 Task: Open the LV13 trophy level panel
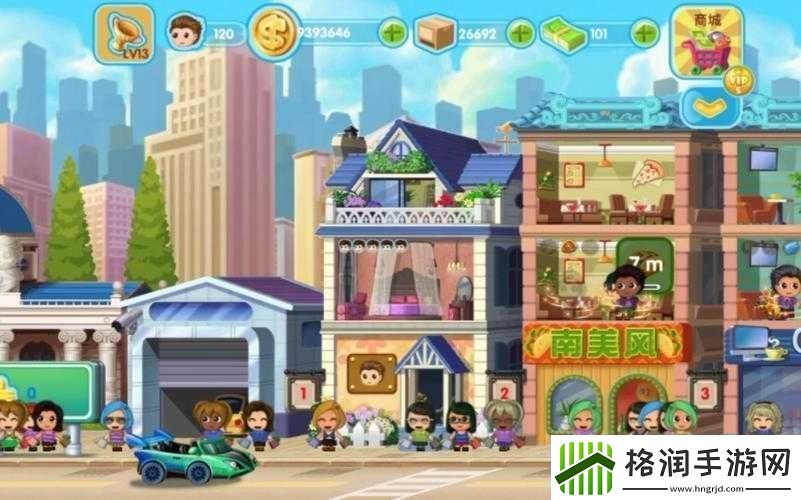pyautogui.click(x=124, y=33)
